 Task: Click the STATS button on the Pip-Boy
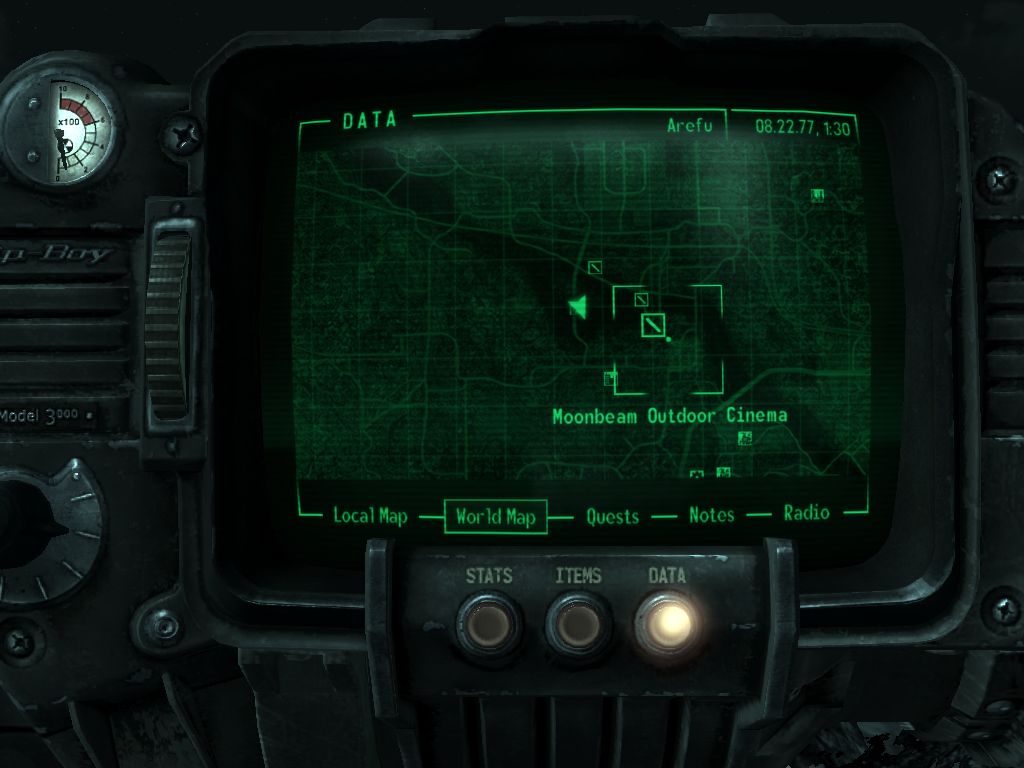[488, 624]
